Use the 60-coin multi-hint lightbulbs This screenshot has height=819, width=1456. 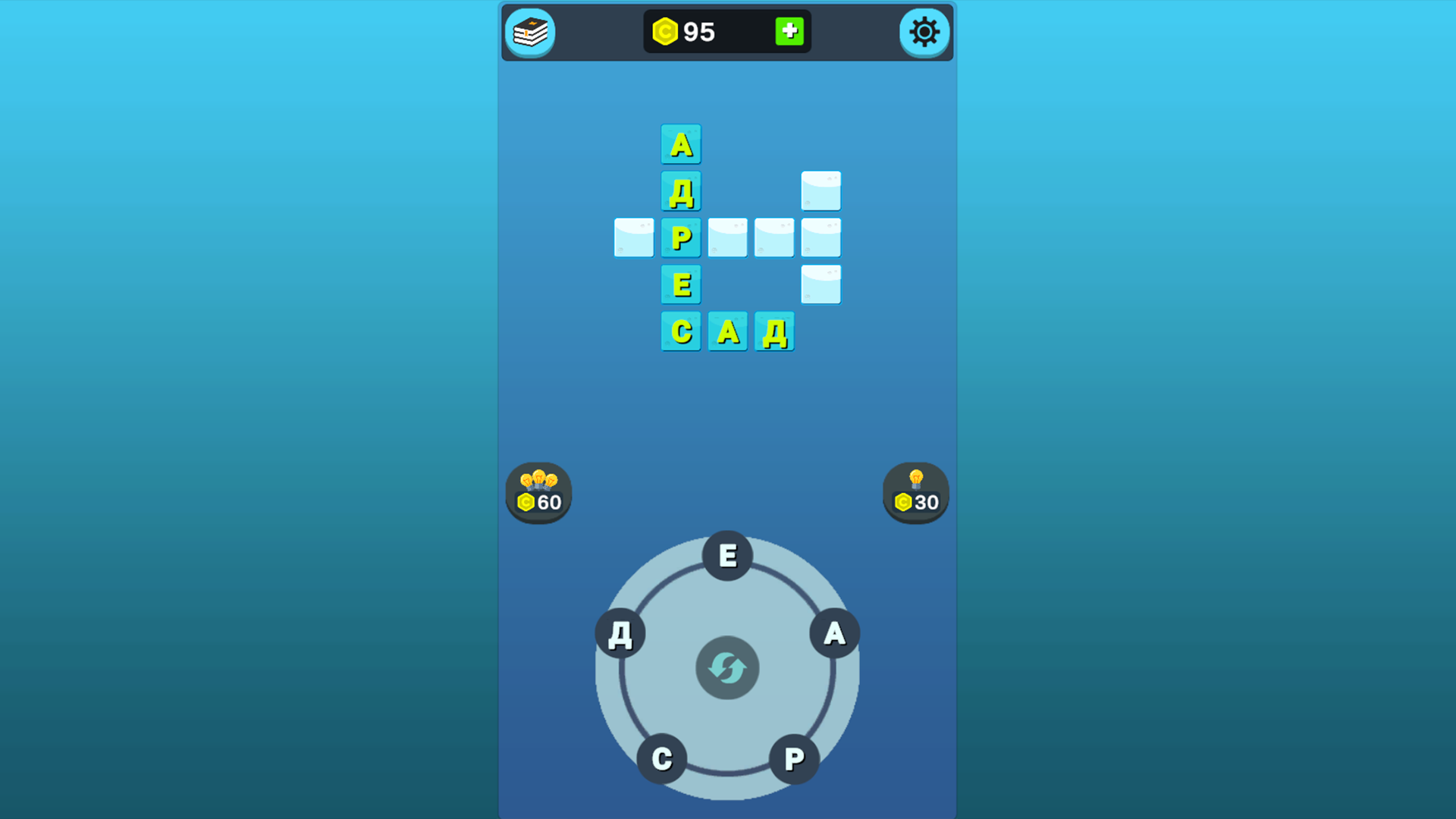coord(538,493)
